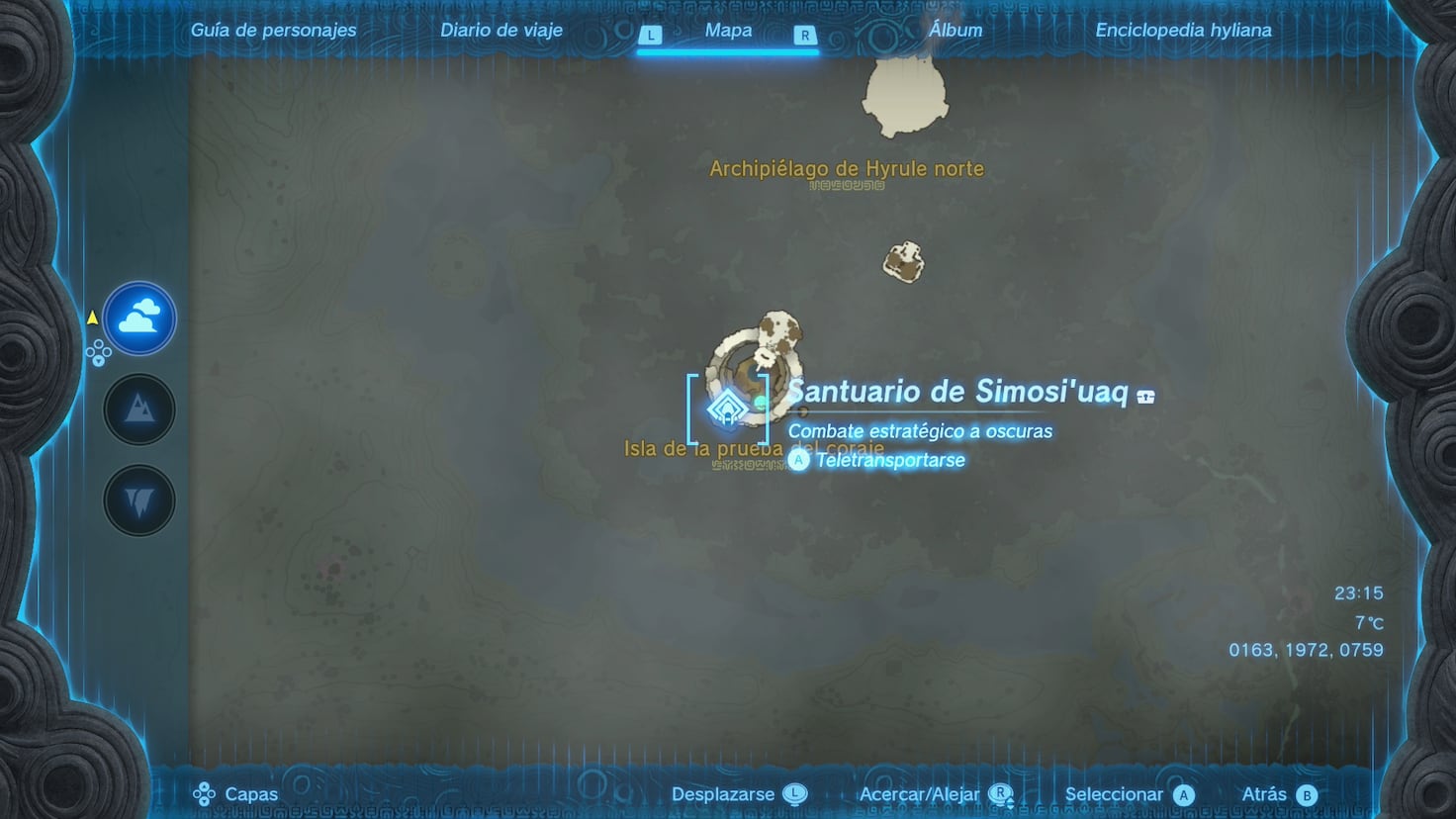Click the yellow arrow beside layer icons
Image resolution: width=1456 pixels, height=819 pixels.
point(92,318)
